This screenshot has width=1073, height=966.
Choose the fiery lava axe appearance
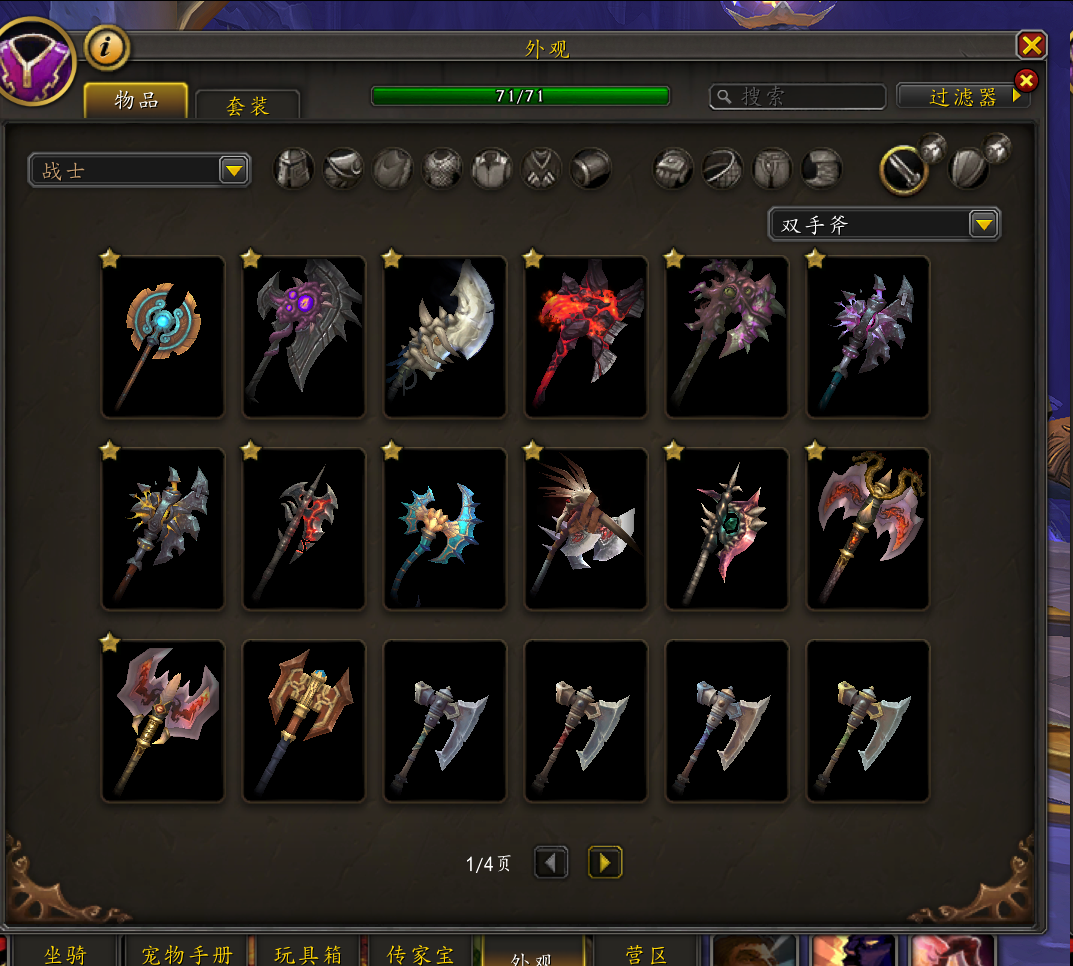[586, 336]
